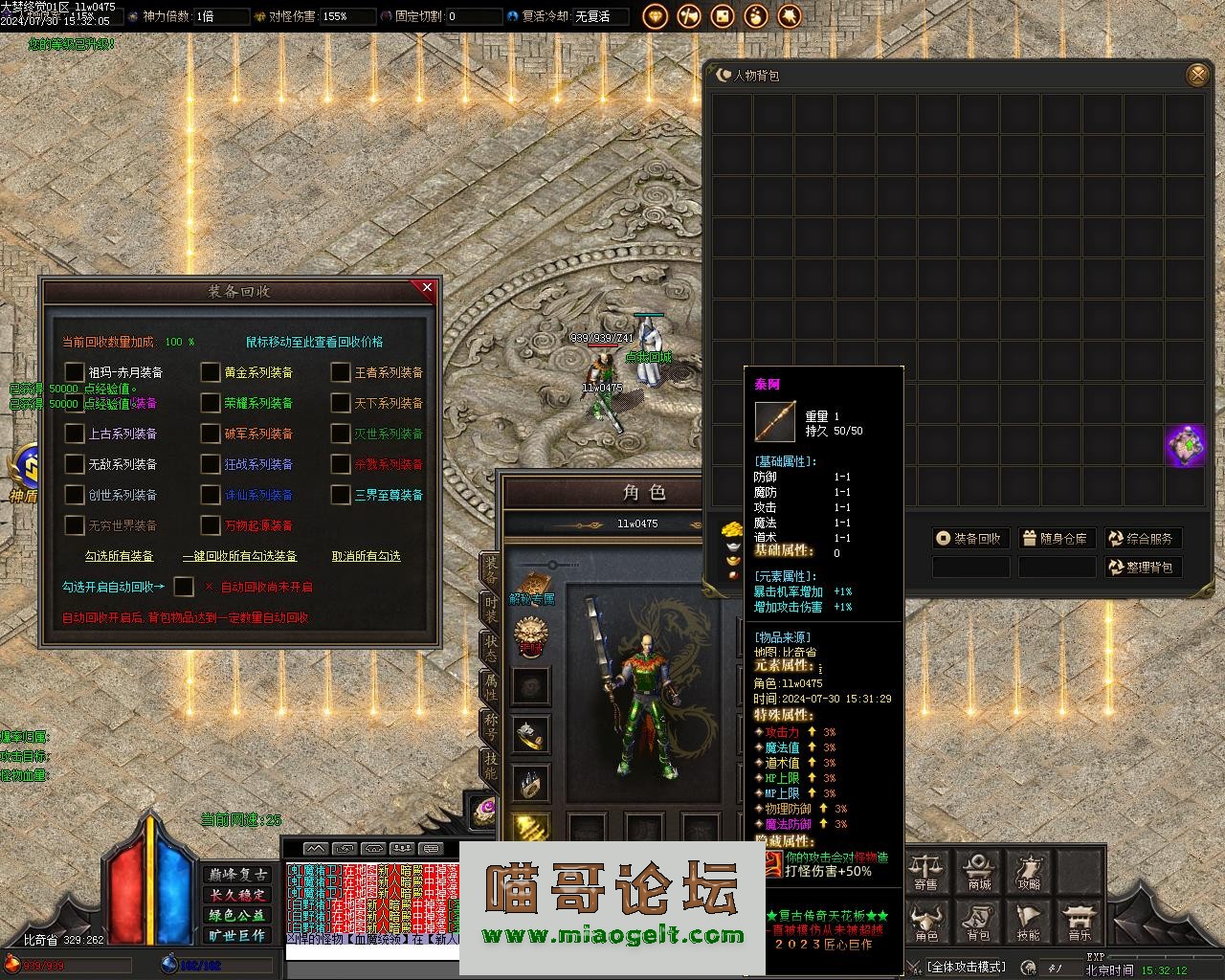Viewport: 1225px width, 980px height.
Task: Sort the bag with 整理背包
Action: tap(1141, 568)
